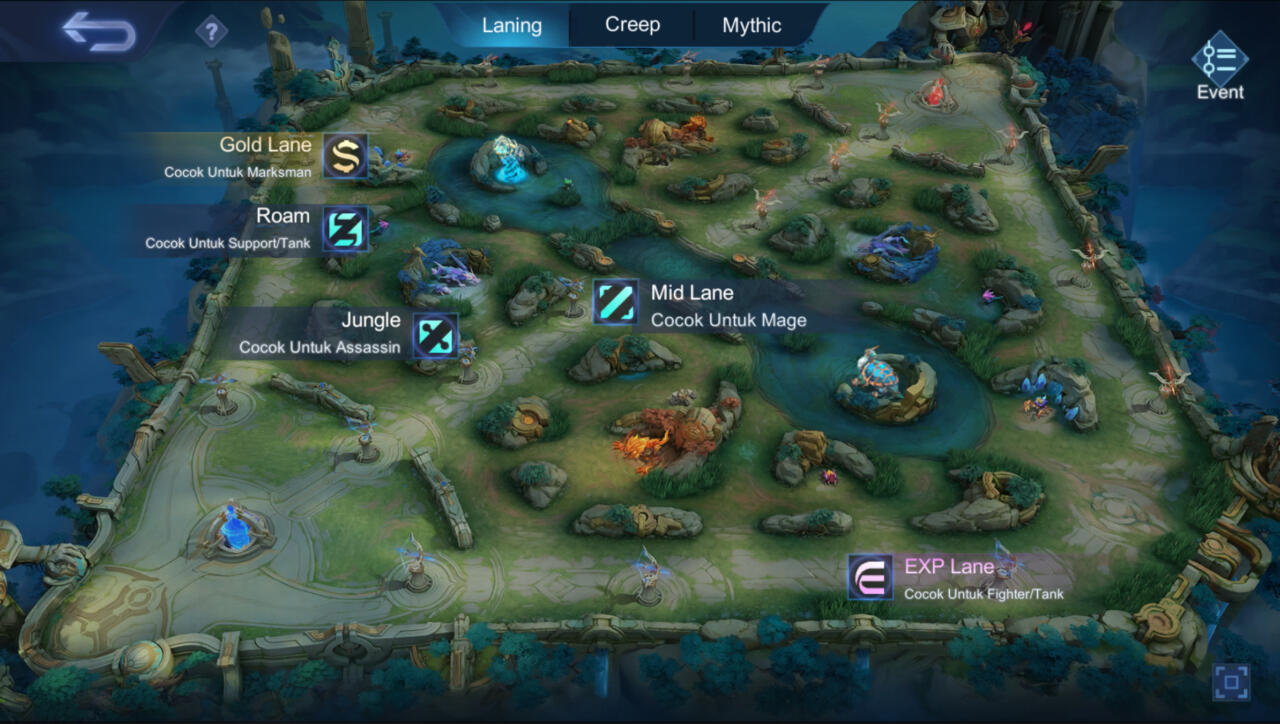
Task: Switch to the Creep tab
Action: point(630,25)
